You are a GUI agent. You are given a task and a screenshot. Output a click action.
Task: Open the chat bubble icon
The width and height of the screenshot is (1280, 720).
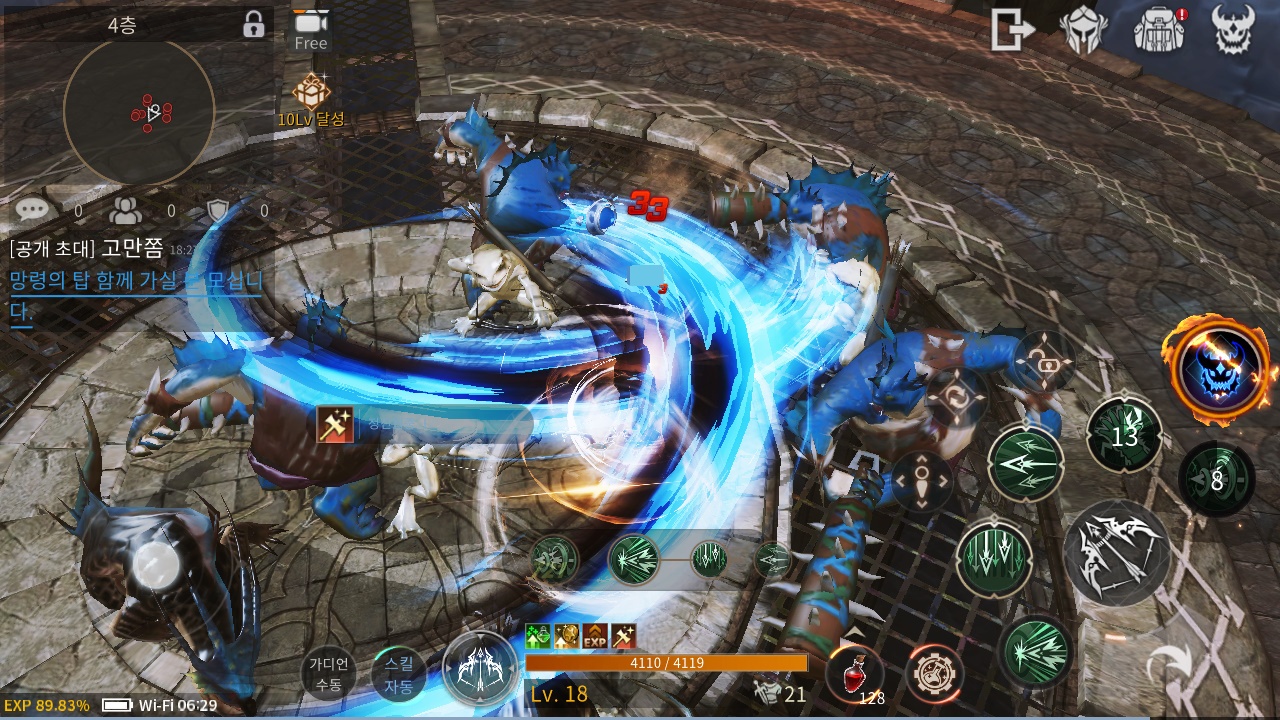[33, 210]
